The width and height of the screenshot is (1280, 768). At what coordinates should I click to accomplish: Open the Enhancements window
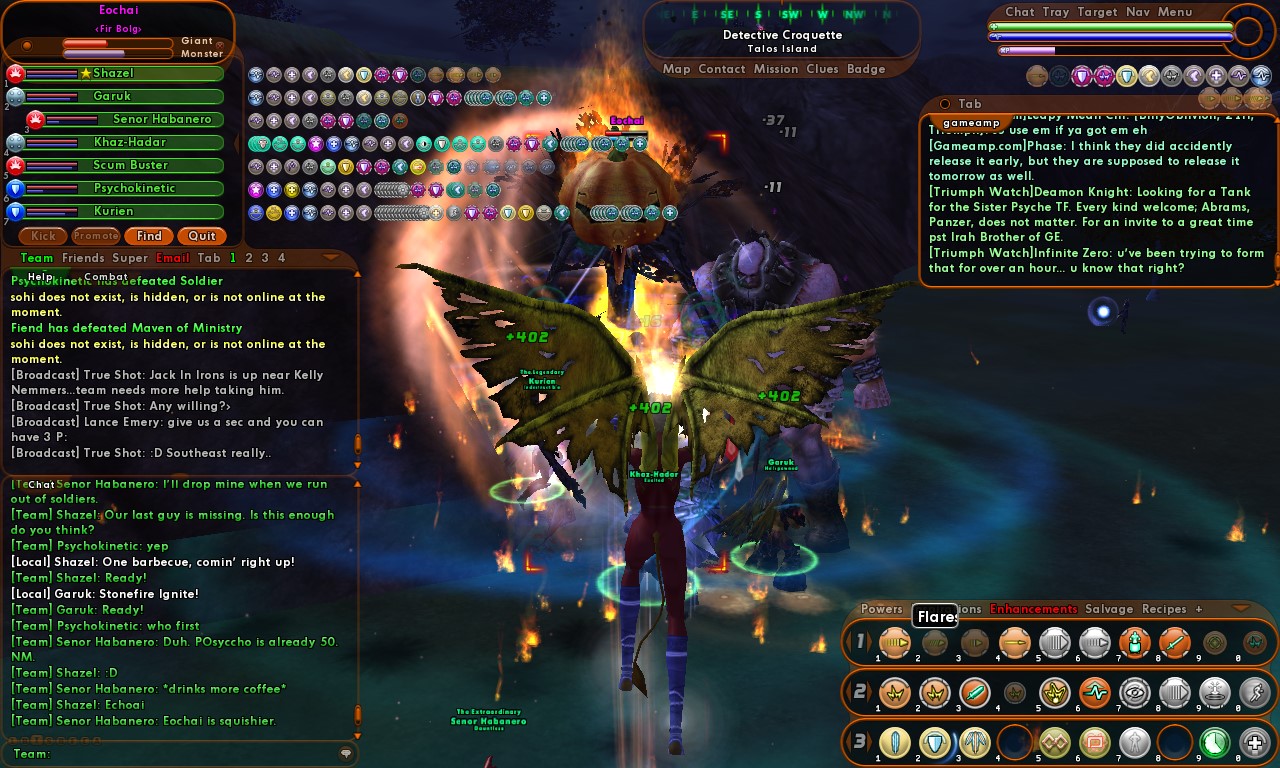pyautogui.click(x=1033, y=609)
